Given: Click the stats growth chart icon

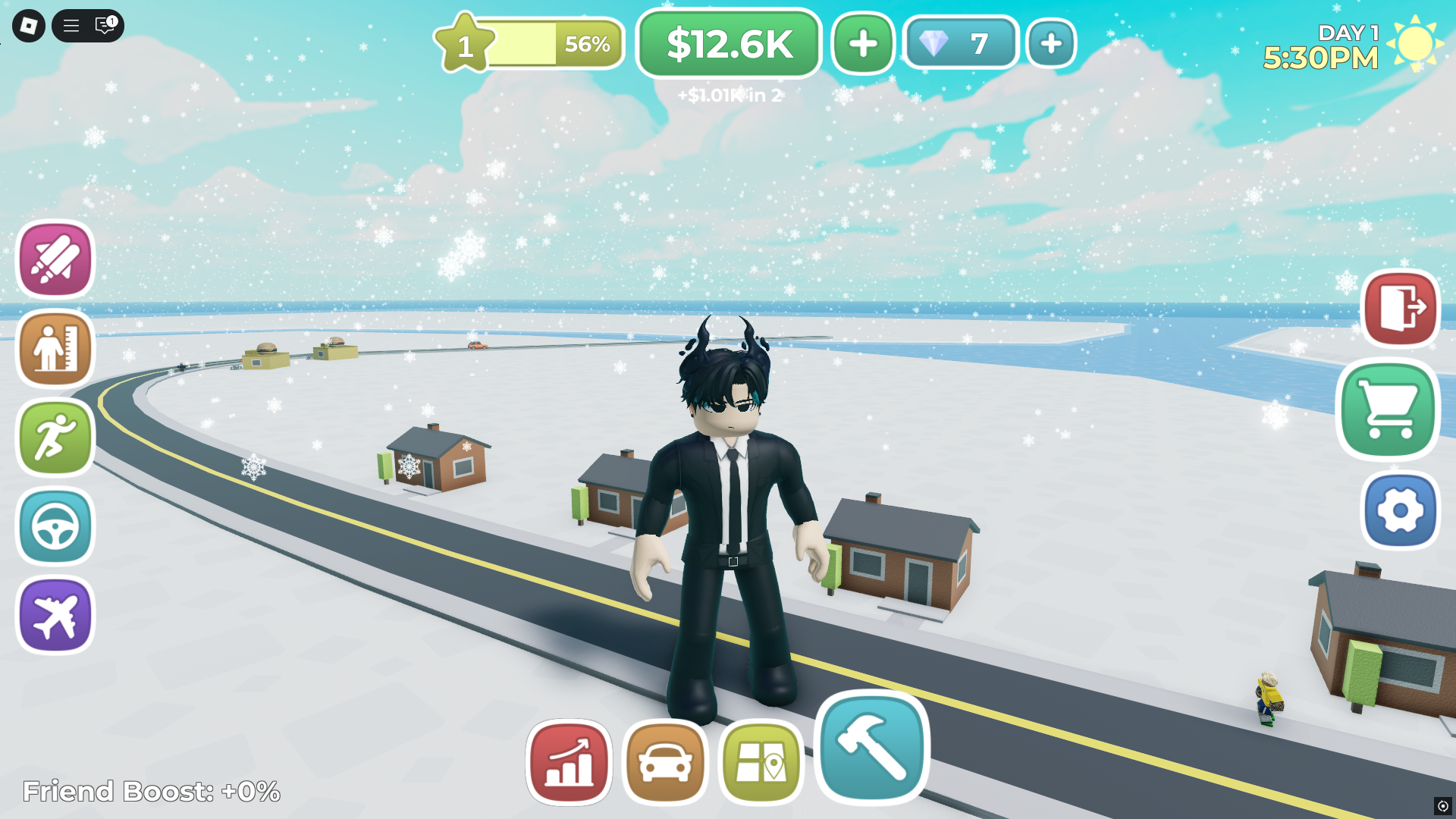Looking at the screenshot, I should (x=568, y=763).
